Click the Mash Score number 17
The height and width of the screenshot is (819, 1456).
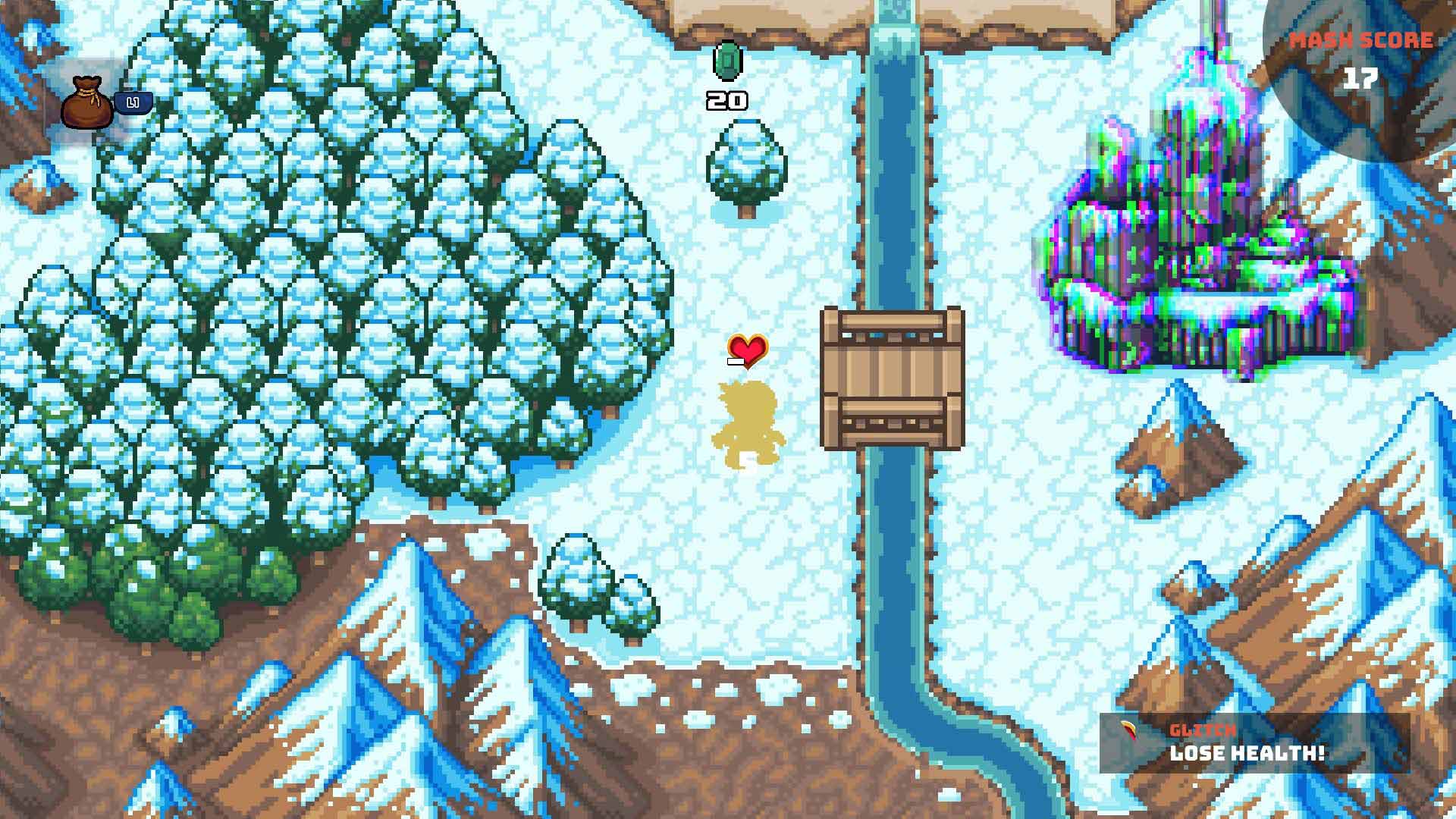pos(1363,75)
